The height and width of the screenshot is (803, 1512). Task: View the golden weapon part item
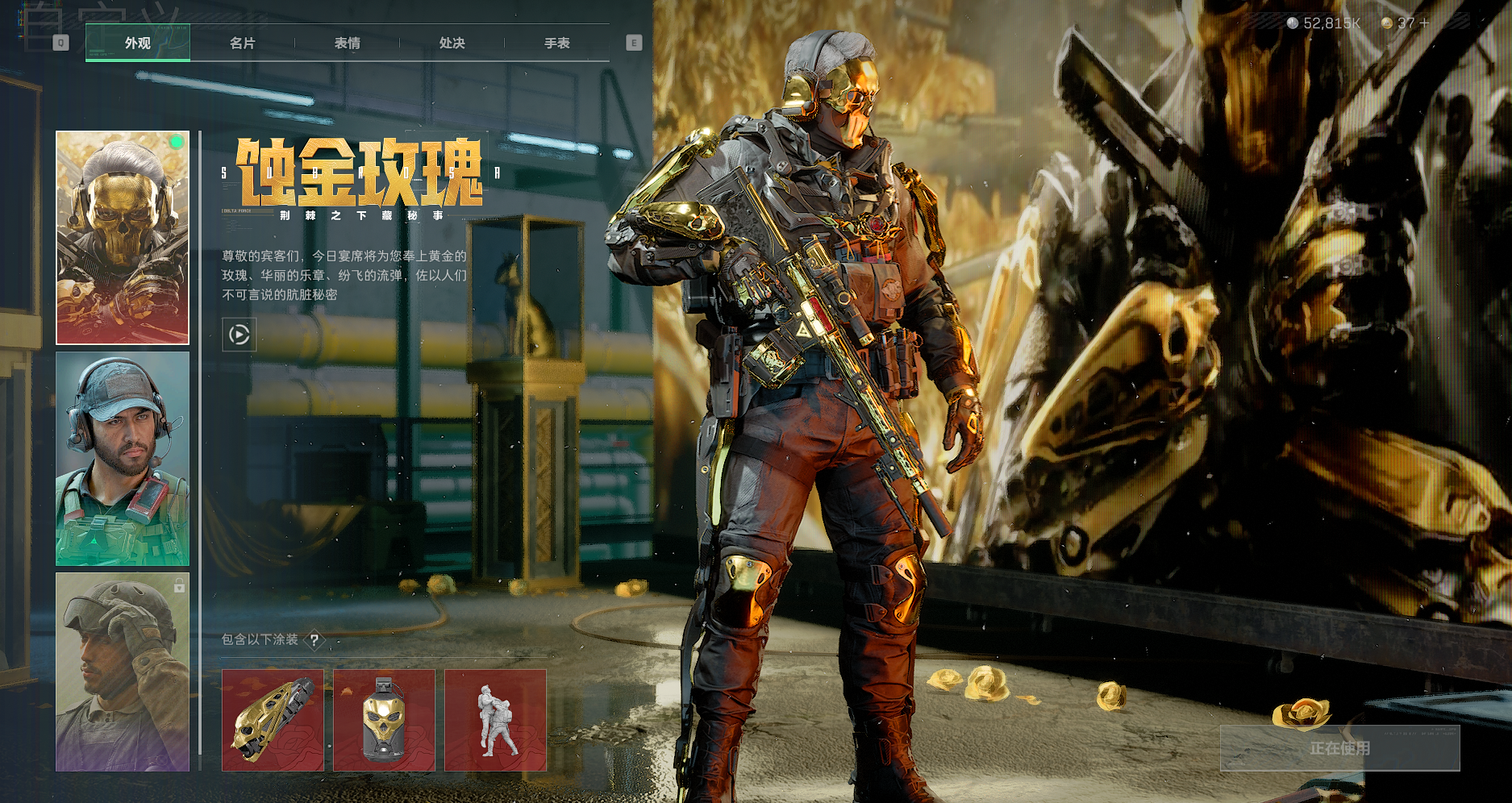pyautogui.click(x=273, y=720)
